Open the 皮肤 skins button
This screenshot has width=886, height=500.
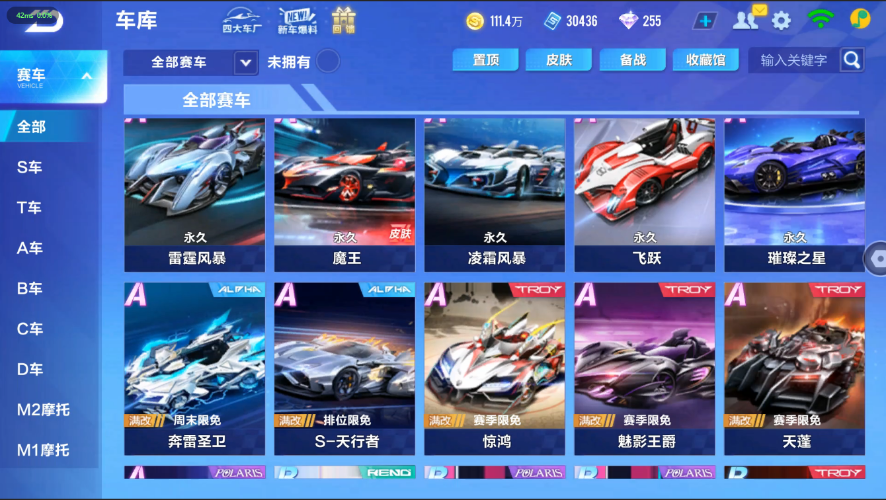pos(559,60)
